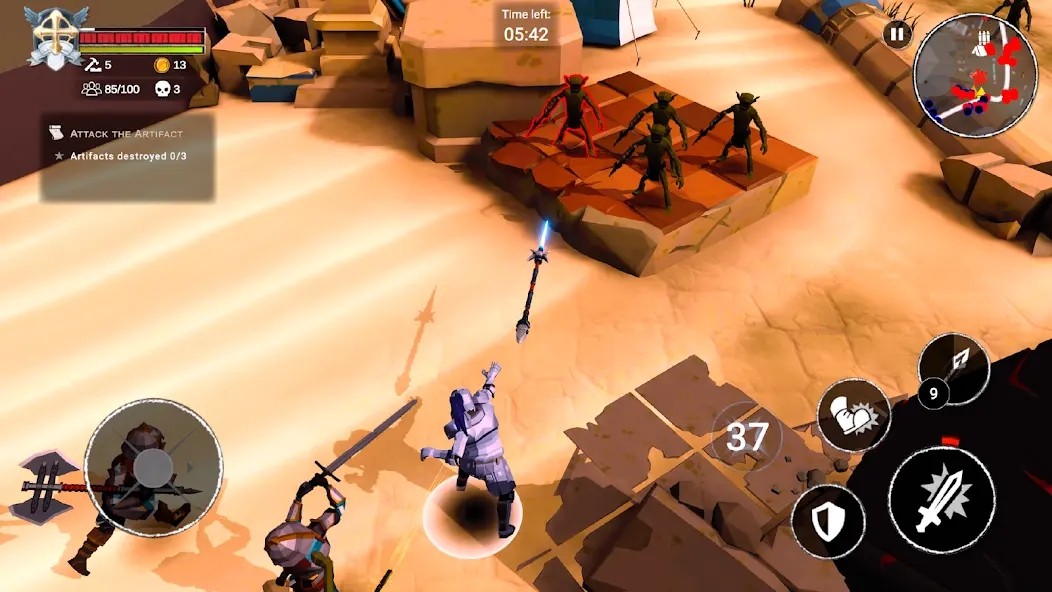Open the winged shield player emblem

pyautogui.click(x=57, y=37)
